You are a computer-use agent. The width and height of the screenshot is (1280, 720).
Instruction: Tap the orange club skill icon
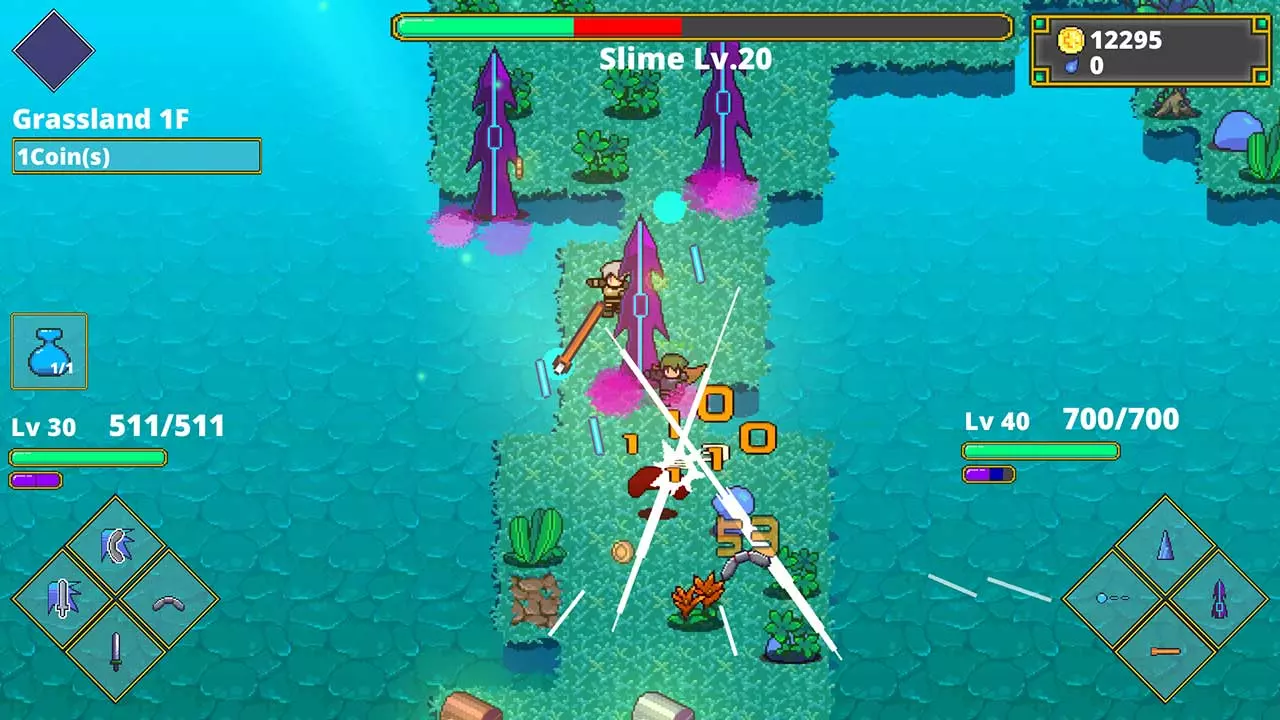tap(1164, 650)
